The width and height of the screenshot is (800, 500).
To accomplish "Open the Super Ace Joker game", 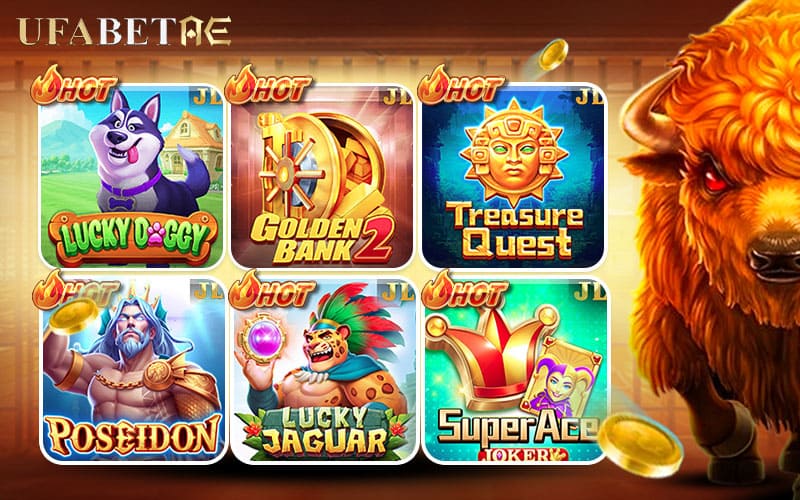I will coord(513,370).
